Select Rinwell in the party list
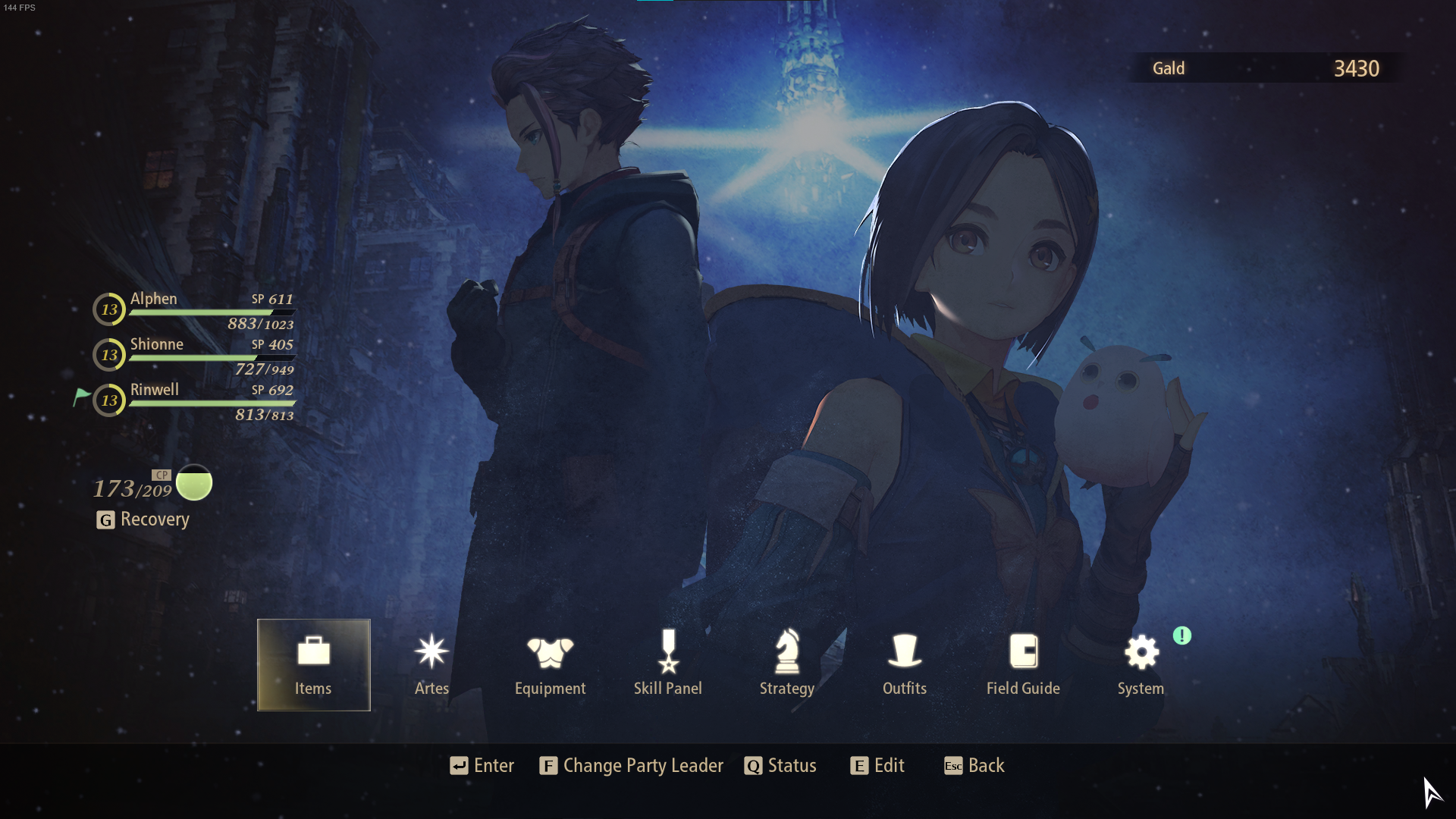The image size is (1456, 819). 194,401
